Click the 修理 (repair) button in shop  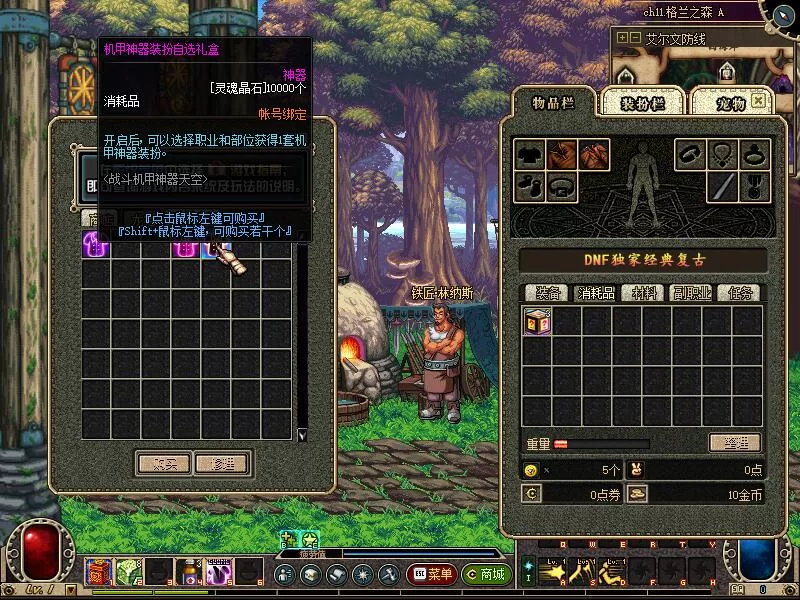coord(221,463)
